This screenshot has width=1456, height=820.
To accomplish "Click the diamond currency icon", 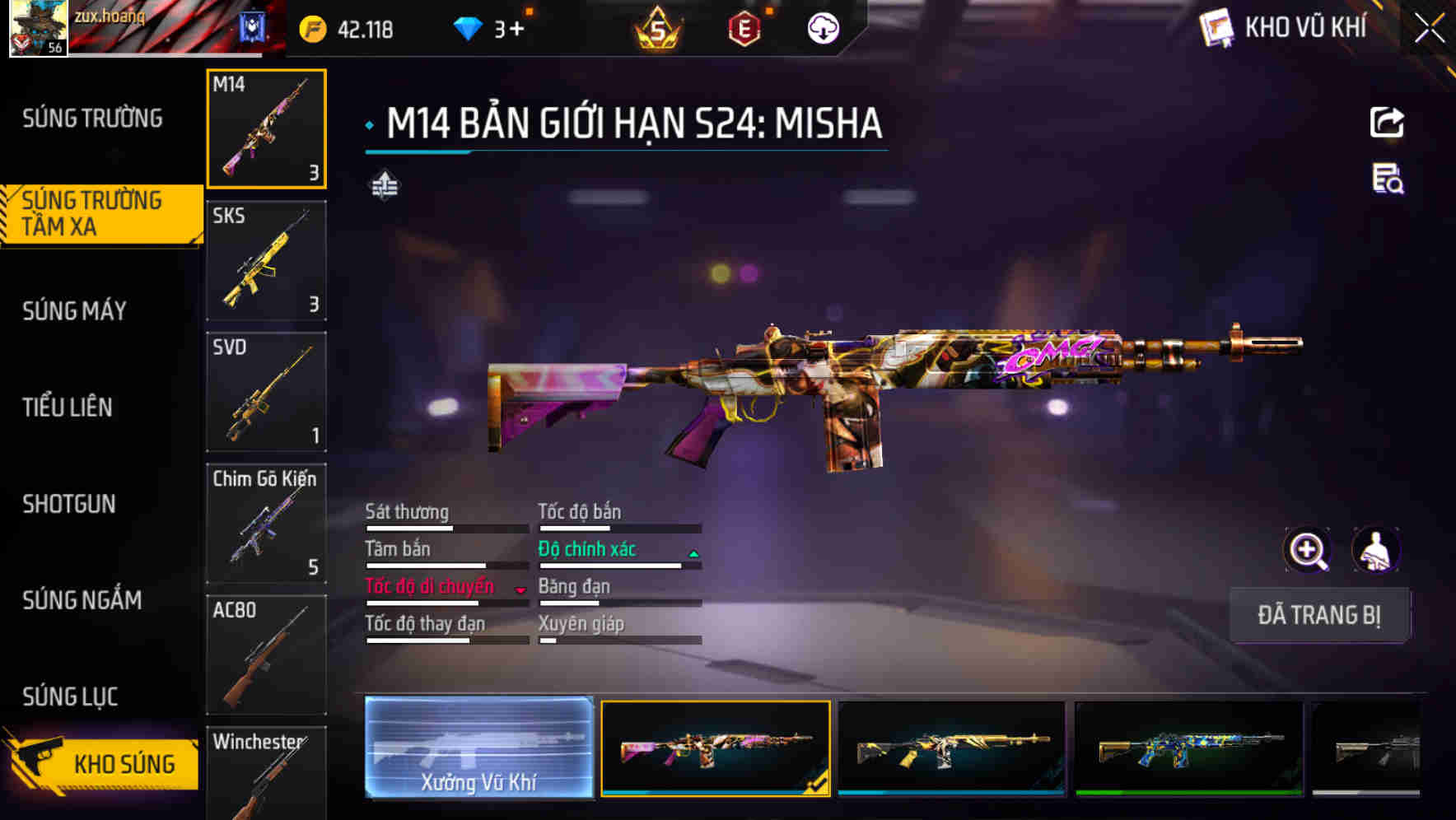I will click(x=469, y=27).
